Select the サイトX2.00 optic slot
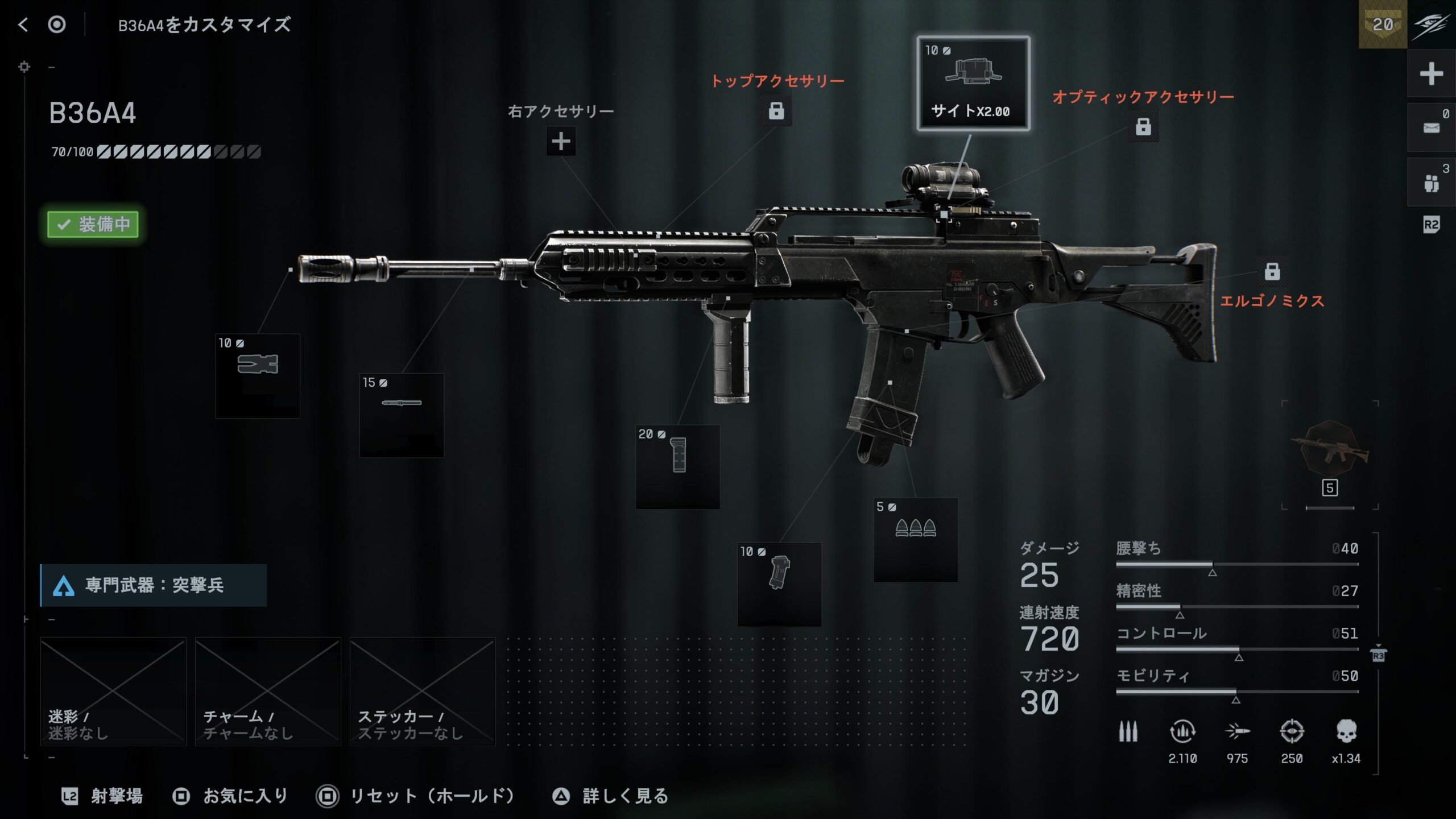Screen dimensions: 1456x819 coord(973,84)
